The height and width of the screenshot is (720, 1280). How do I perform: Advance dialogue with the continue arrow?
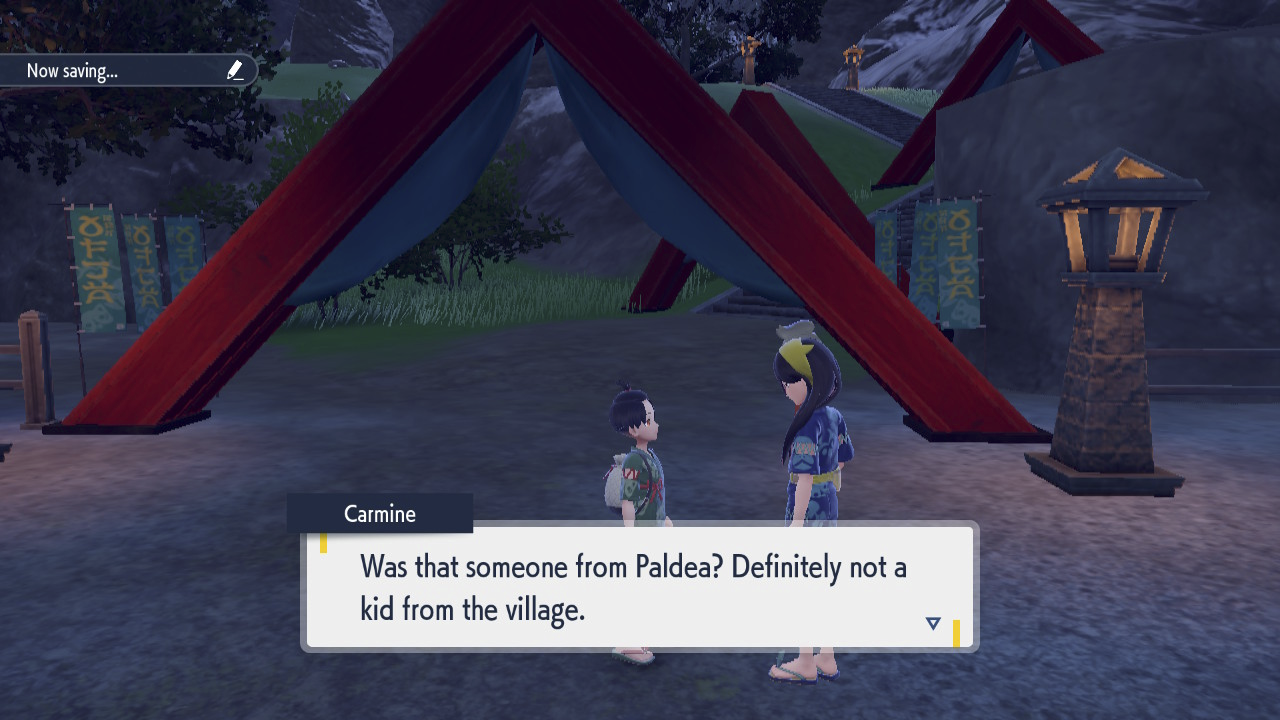933,623
